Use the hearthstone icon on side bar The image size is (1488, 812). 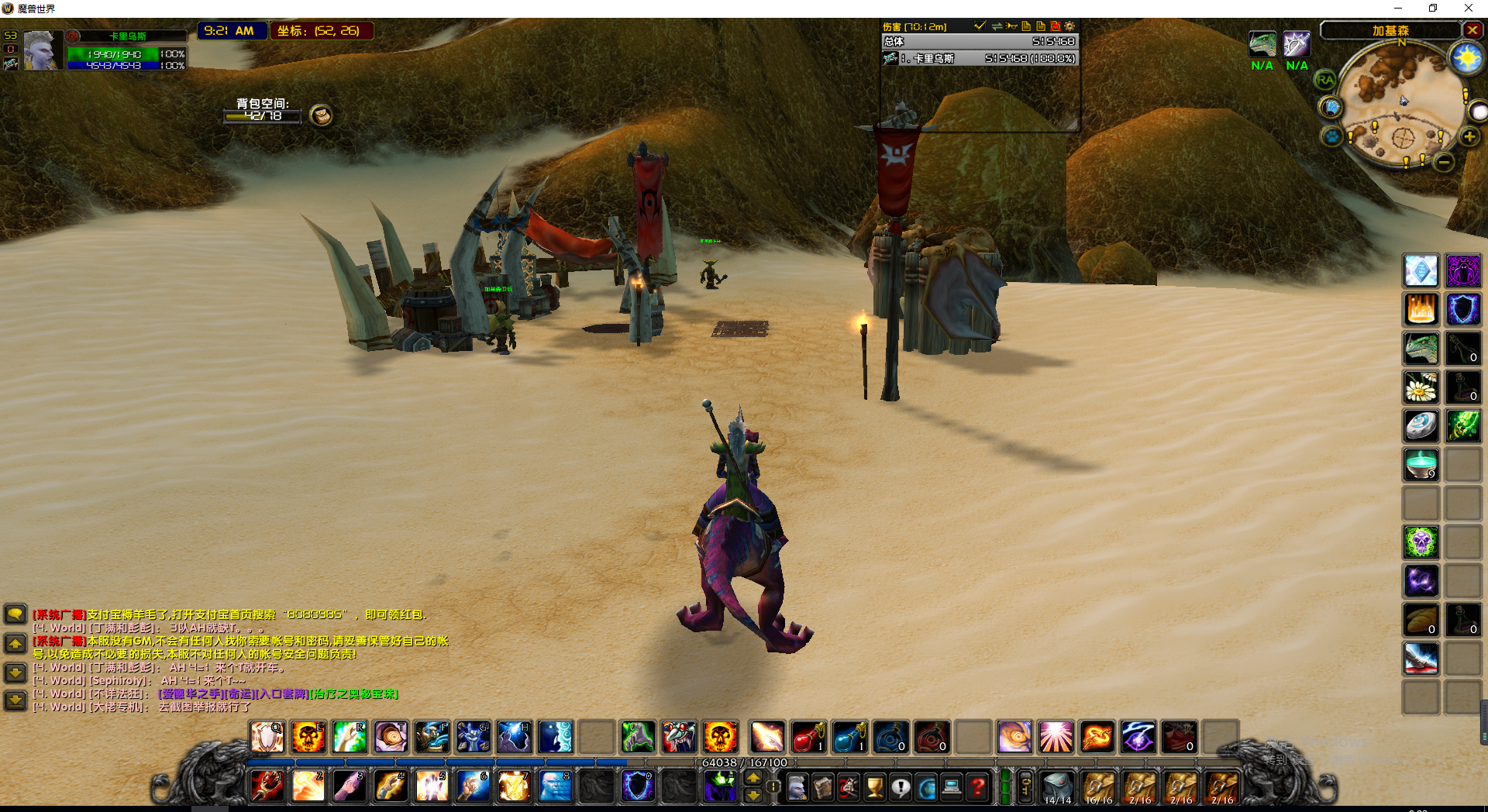1421,426
